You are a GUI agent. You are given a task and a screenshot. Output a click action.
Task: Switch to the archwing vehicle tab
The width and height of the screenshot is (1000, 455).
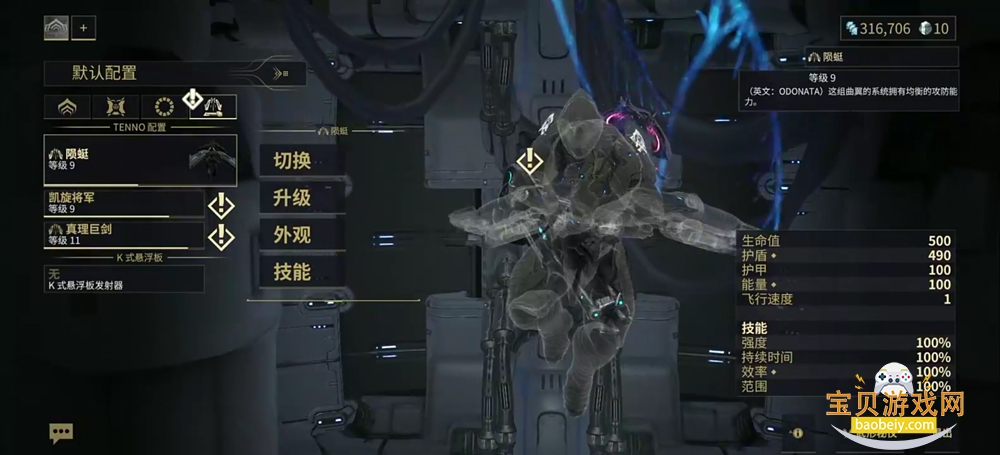212,107
